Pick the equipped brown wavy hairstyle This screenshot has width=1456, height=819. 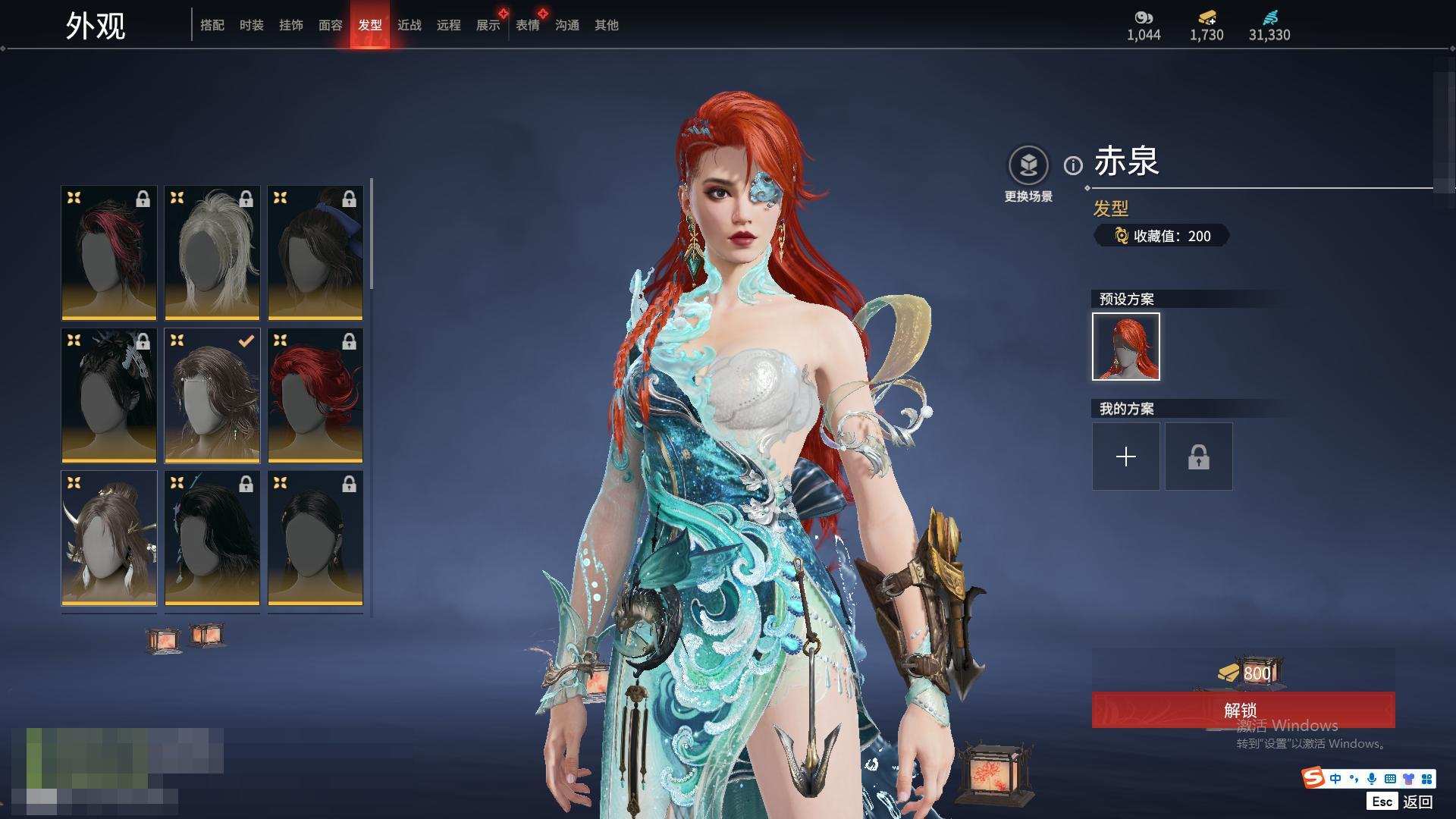(212, 395)
